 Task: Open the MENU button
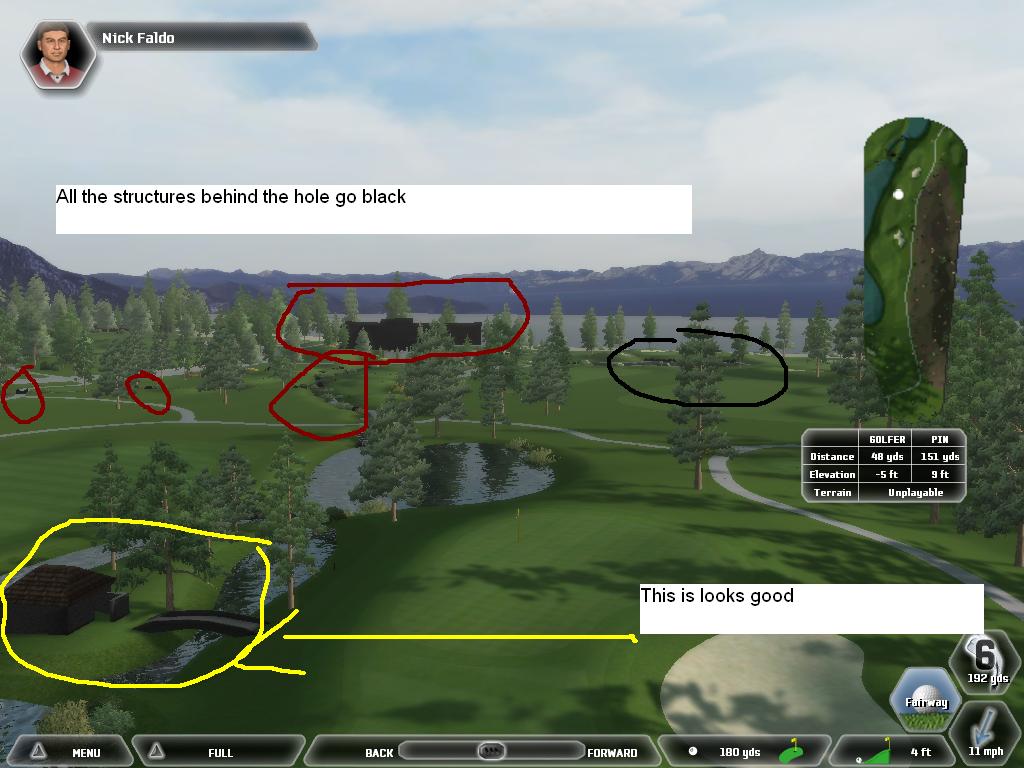[70, 751]
